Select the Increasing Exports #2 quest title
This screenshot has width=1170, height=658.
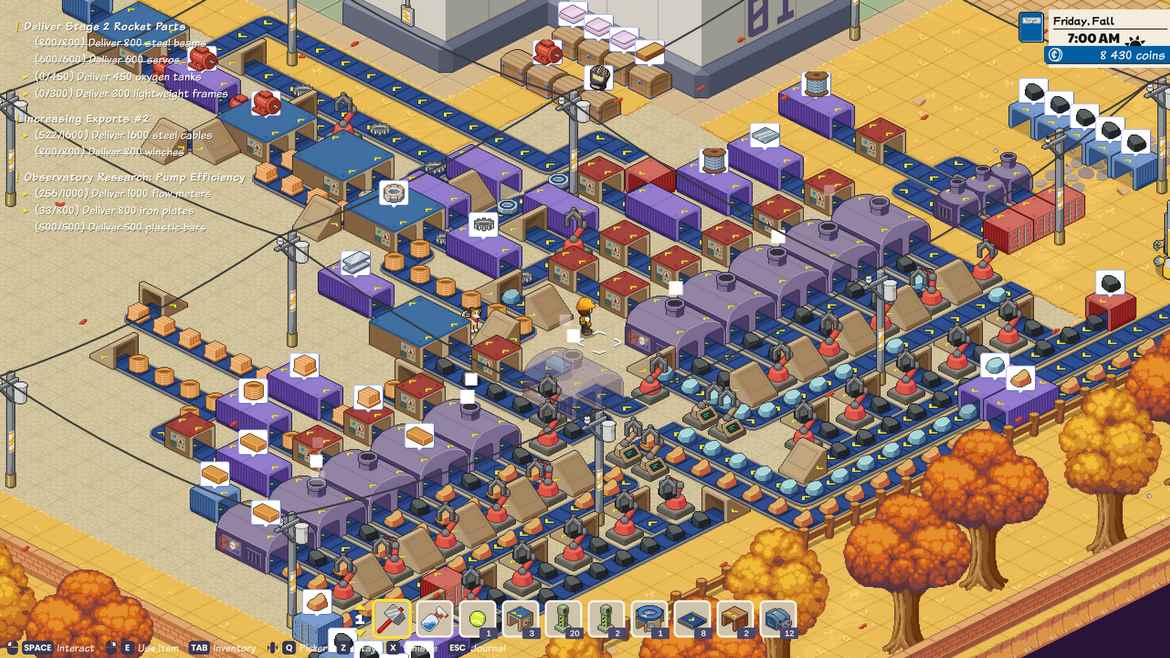coord(85,118)
